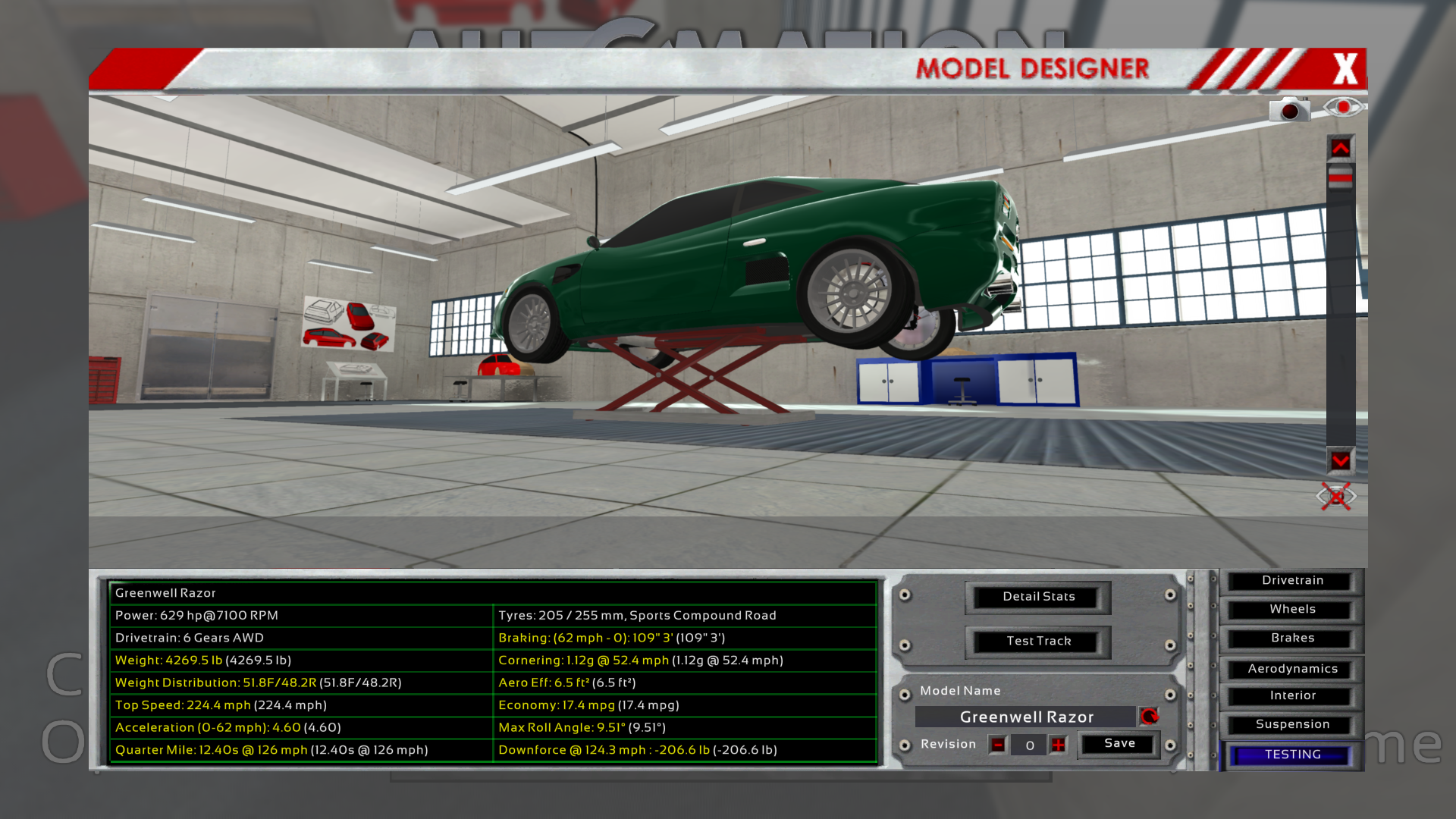The height and width of the screenshot is (819, 1456).
Task: Click the red down arrow button
Action: click(1340, 460)
